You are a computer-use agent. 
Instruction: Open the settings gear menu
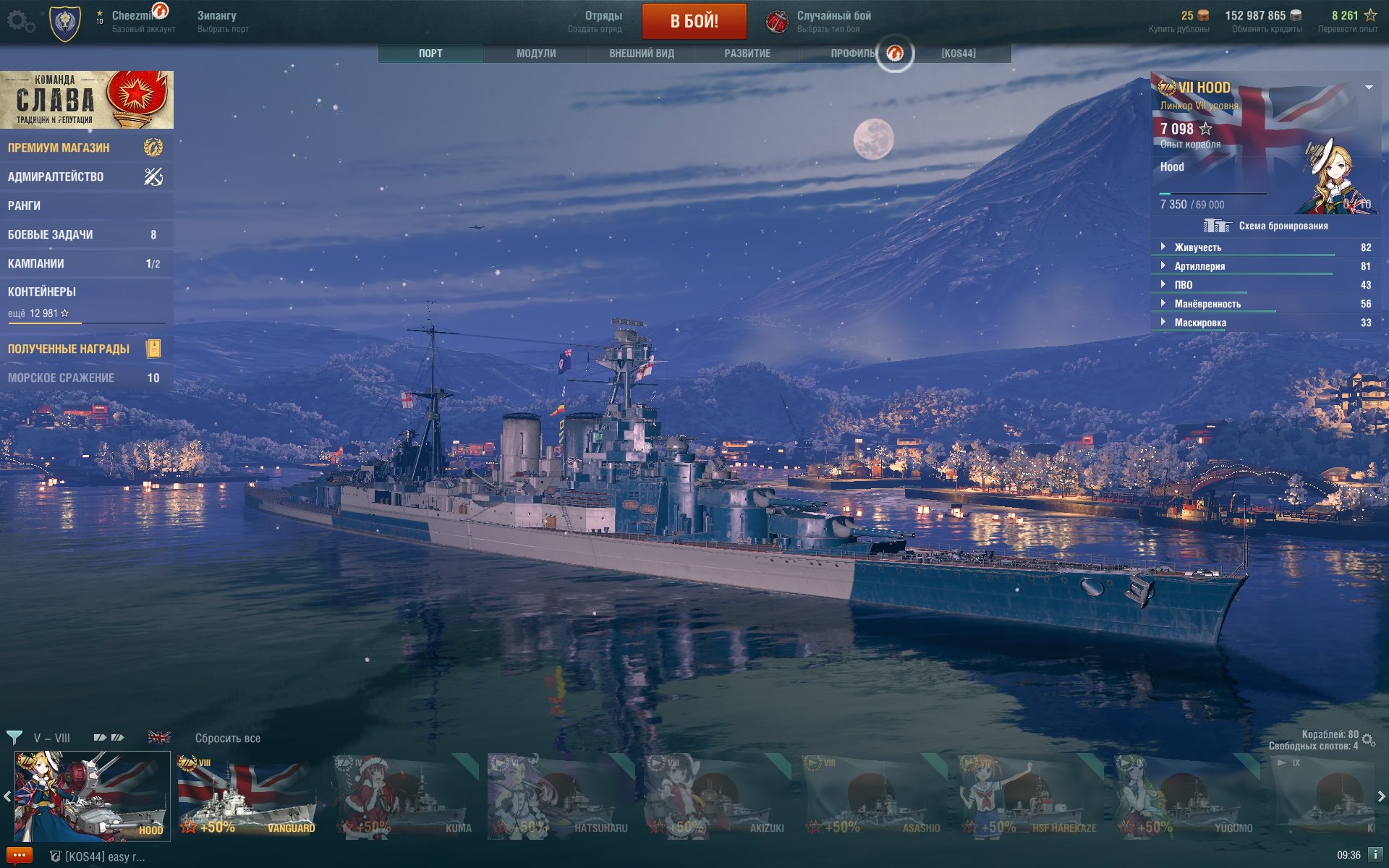(20, 22)
